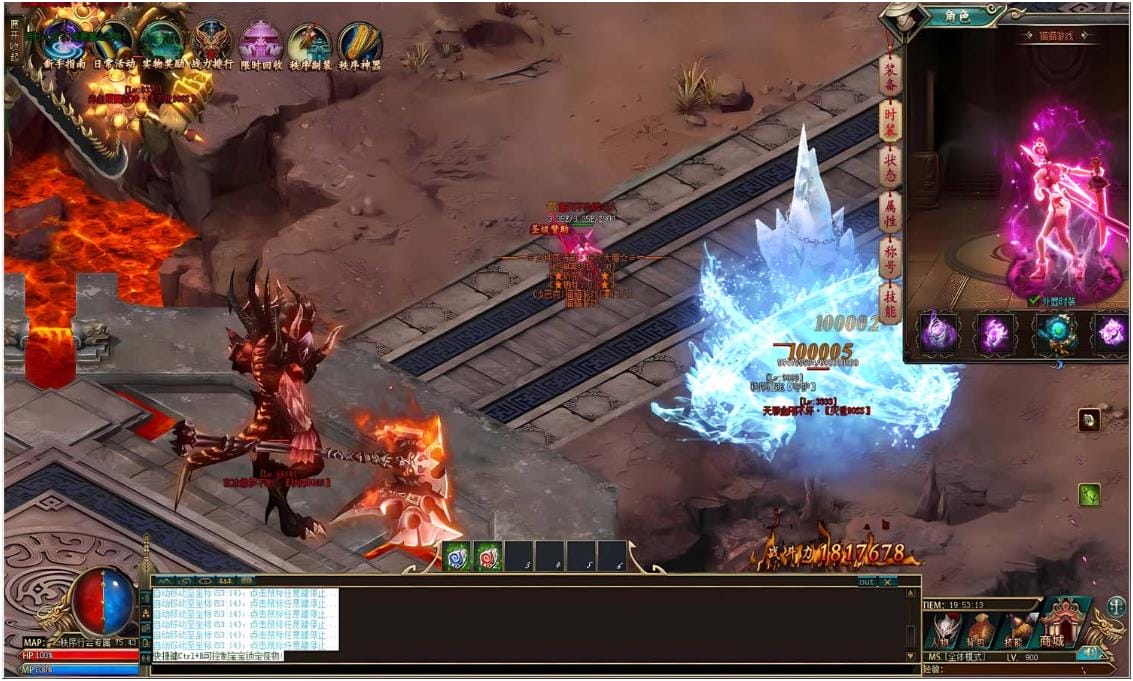Open the 秩序神器 artifact icon
This screenshot has width=1133, height=681.
(359, 42)
